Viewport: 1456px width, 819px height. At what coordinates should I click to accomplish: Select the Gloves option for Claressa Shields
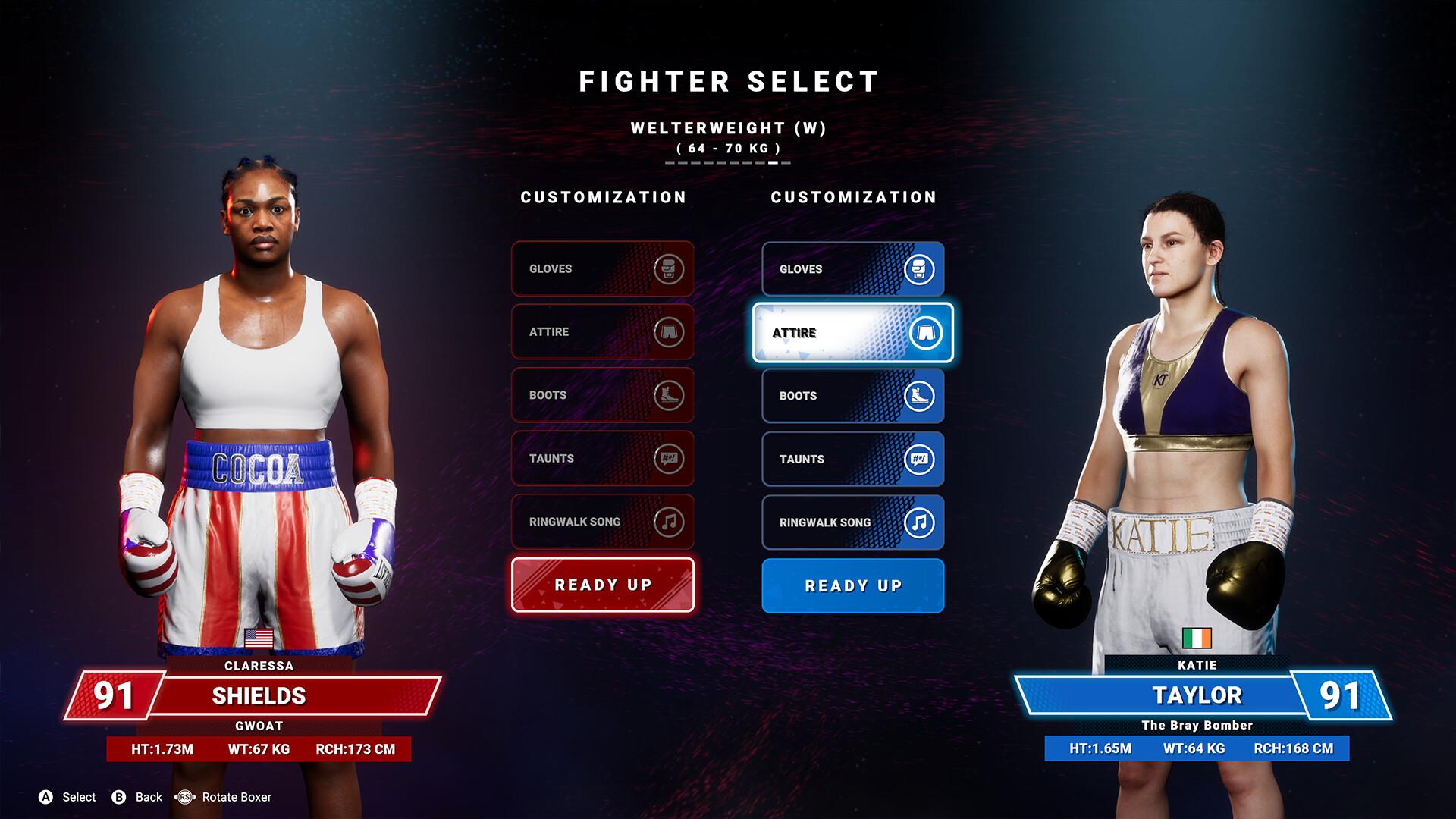[x=602, y=269]
